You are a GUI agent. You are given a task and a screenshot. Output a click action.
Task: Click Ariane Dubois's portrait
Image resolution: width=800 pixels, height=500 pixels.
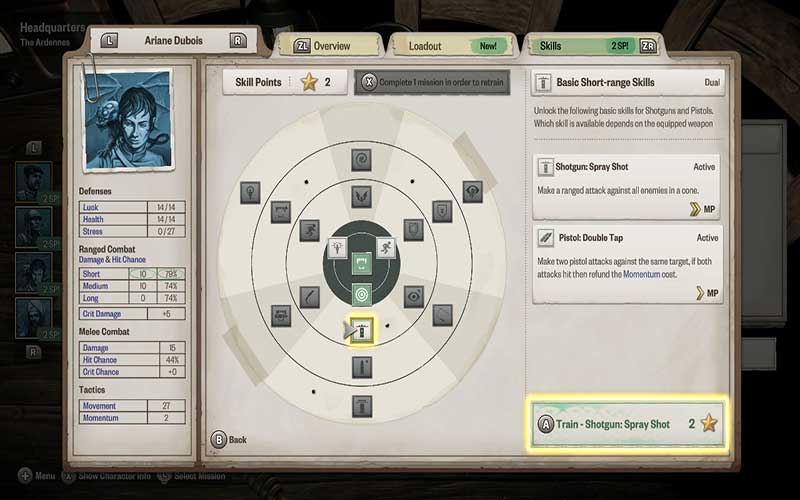(125, 112)
